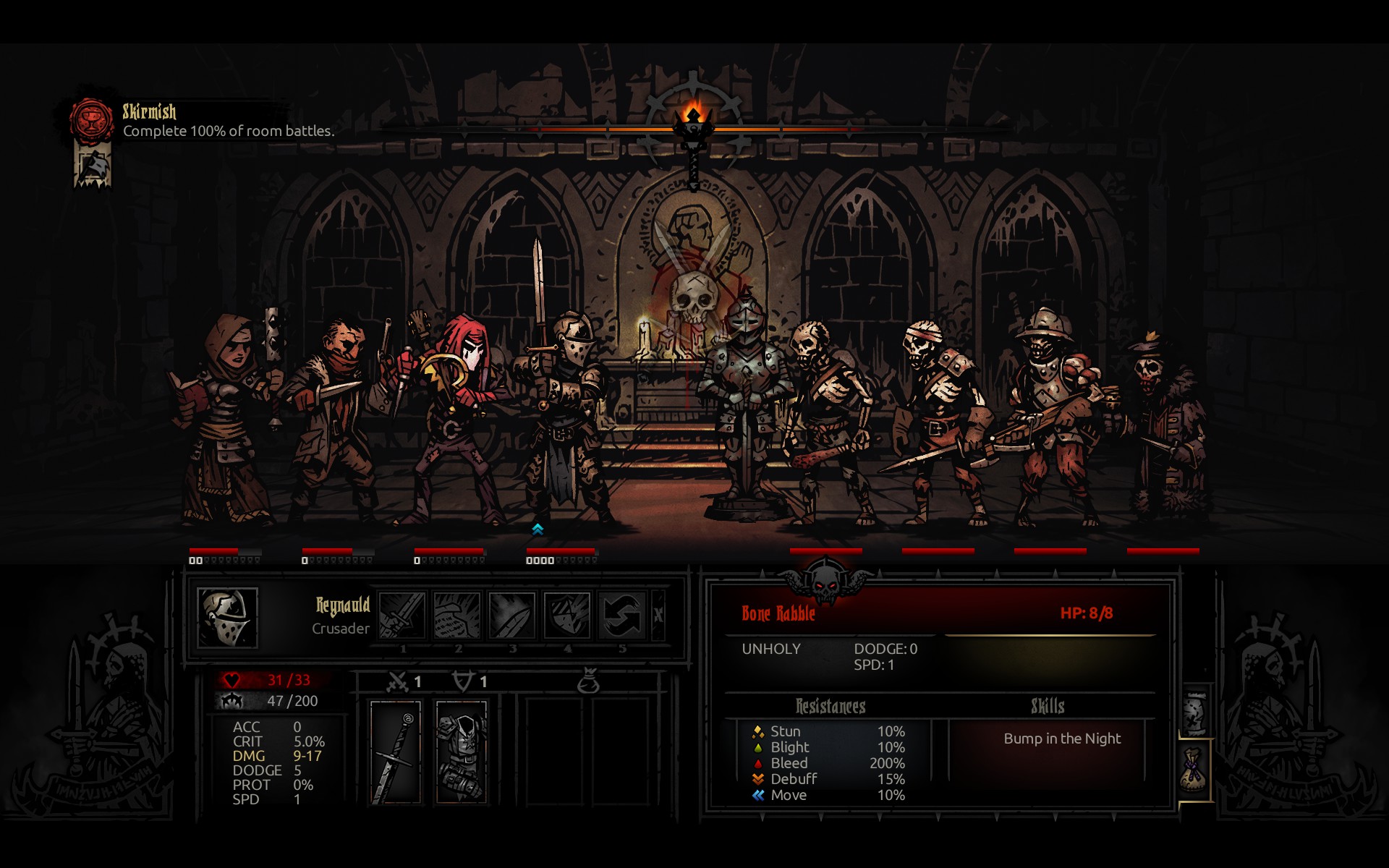This screenshot has width=1389, height=868.
Task: Select the hooded Vestal hero
Action: [x=225, y=420]
